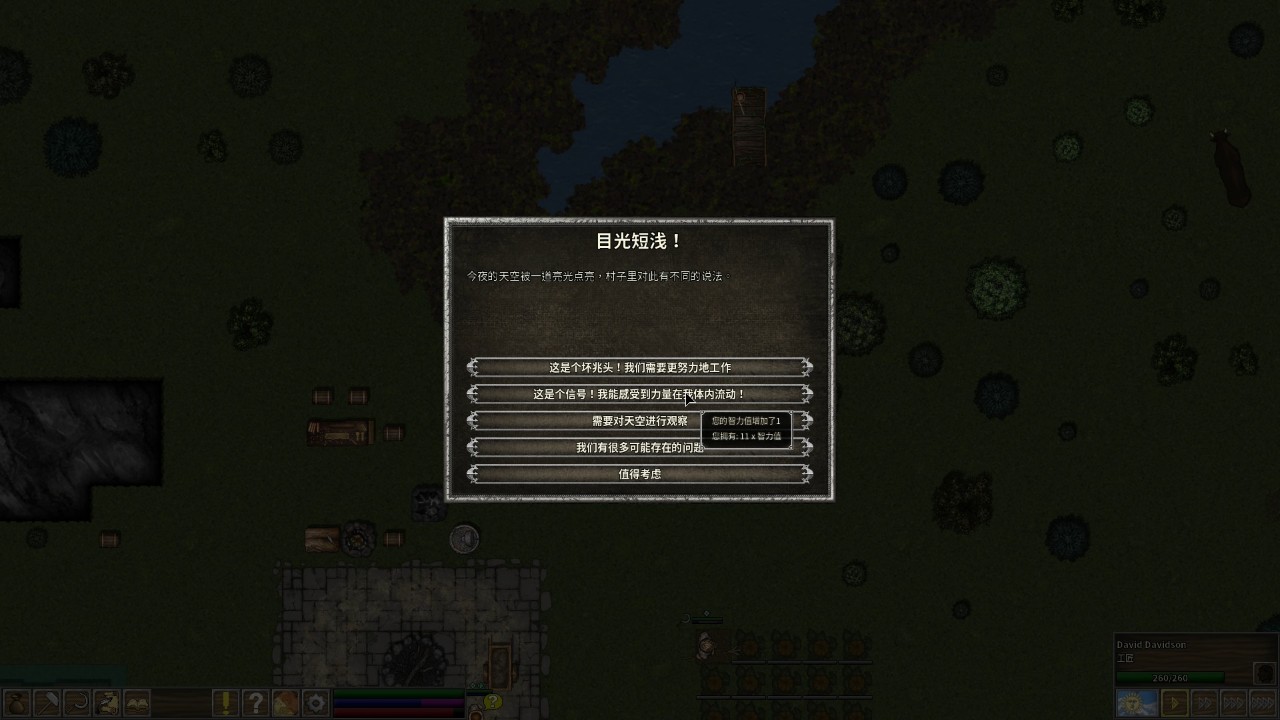
Task: Enable normal single-arrow game speed
Action: [1175, 701]
